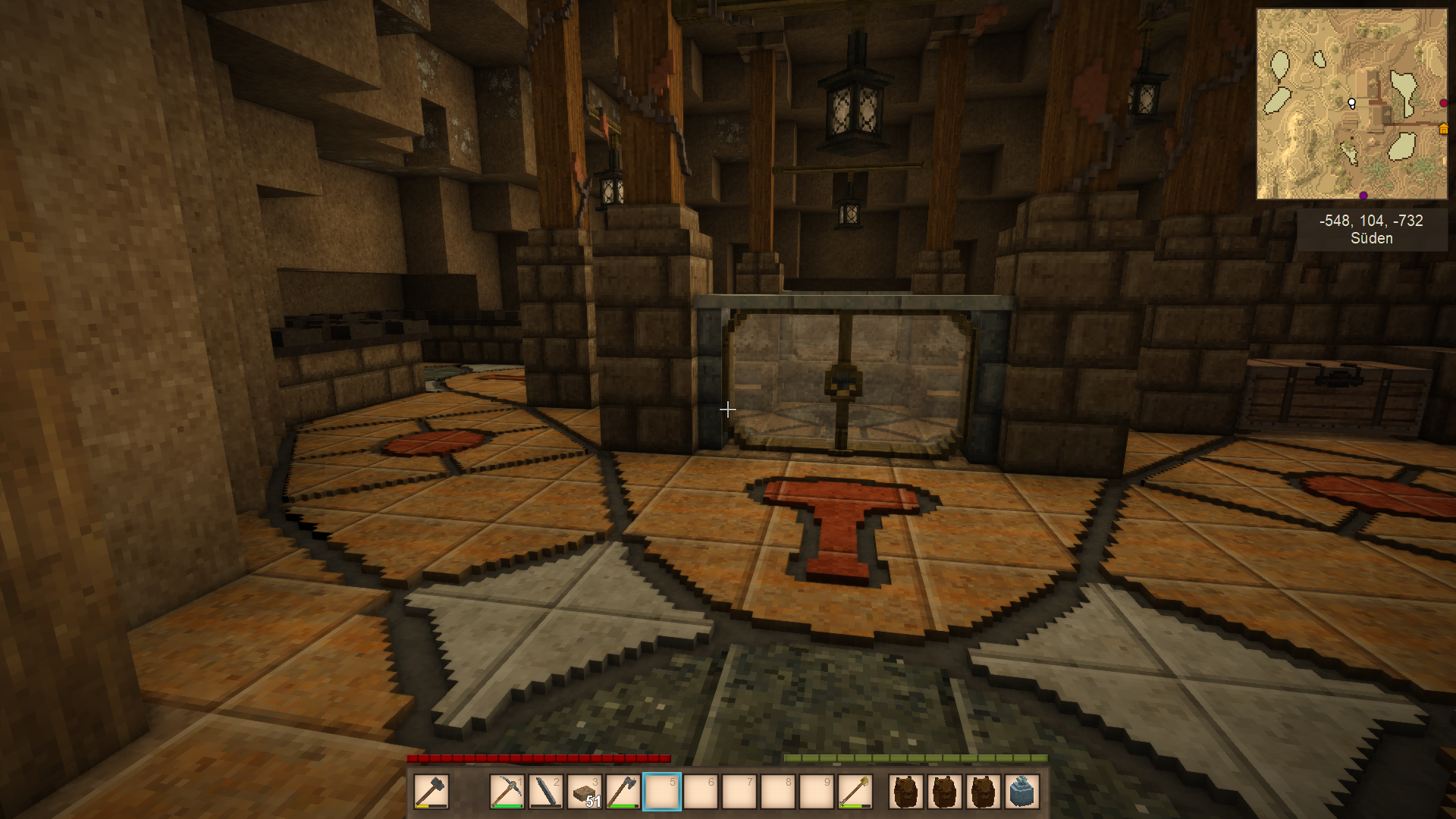Select empty hotbar slot 7

click(739, 792)
